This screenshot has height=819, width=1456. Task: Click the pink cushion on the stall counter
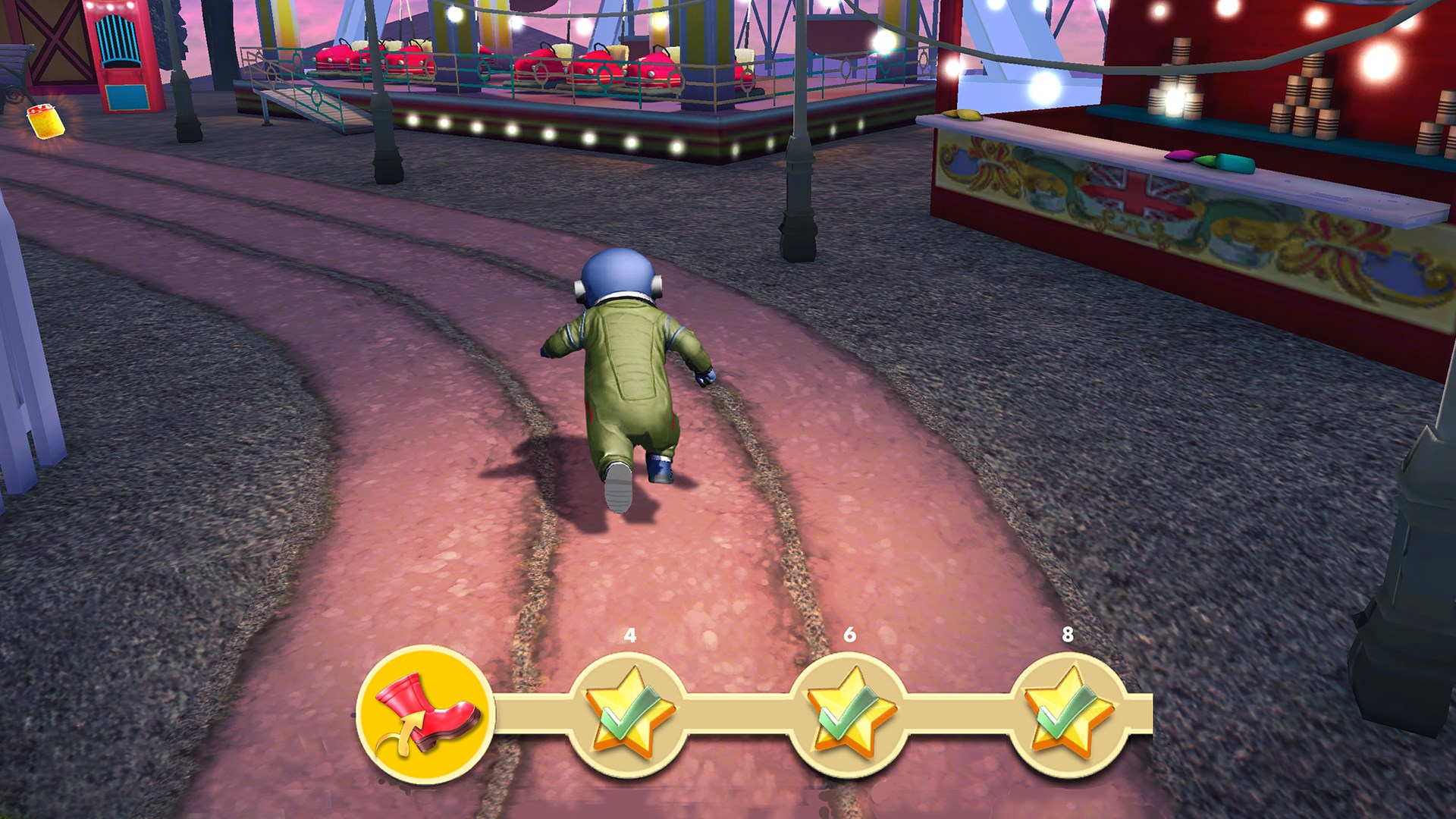coord(1181,156)
